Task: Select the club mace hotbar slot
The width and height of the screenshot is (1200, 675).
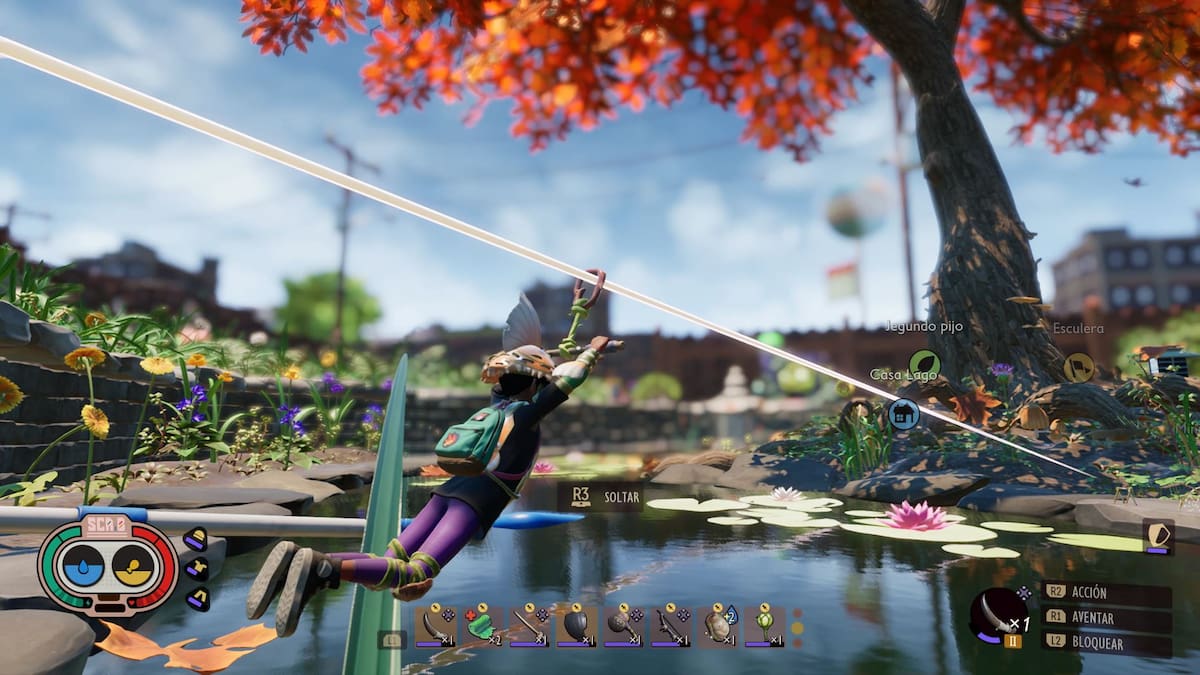Action: click(623, 625)
